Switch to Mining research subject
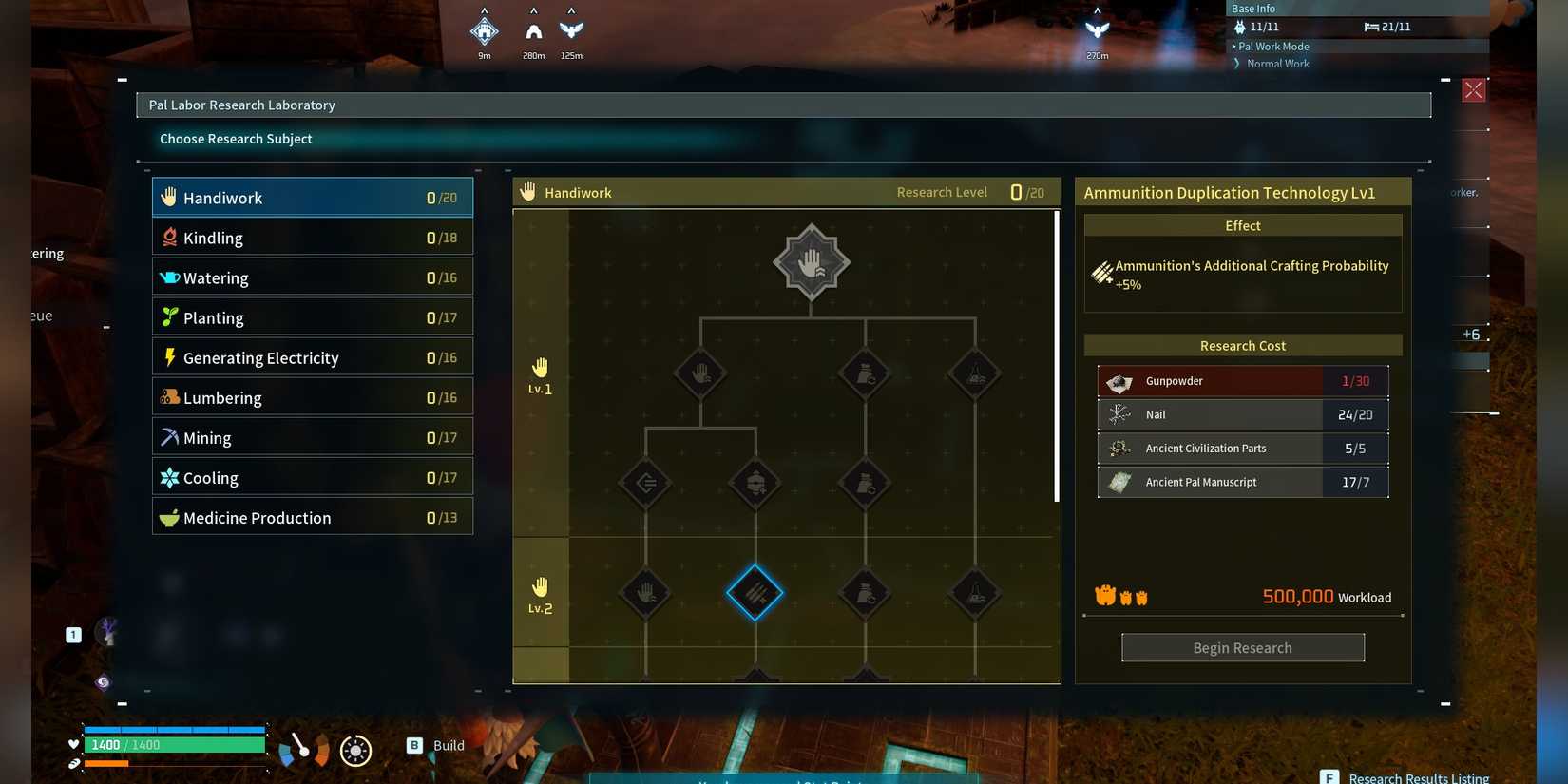 tap(312, 437)
